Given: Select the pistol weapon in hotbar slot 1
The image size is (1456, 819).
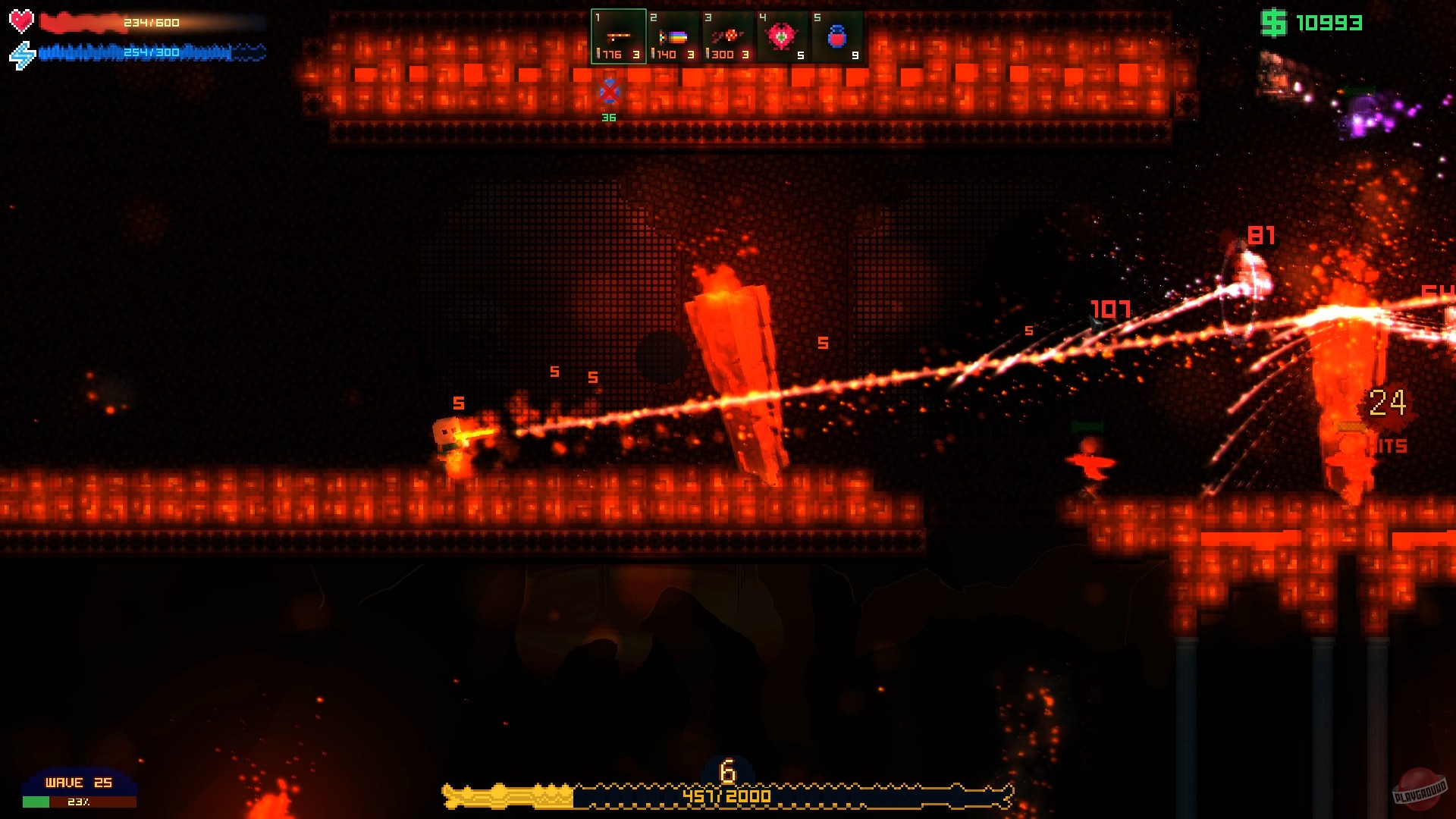Looking at the screenshot, I should click(618, 34).
